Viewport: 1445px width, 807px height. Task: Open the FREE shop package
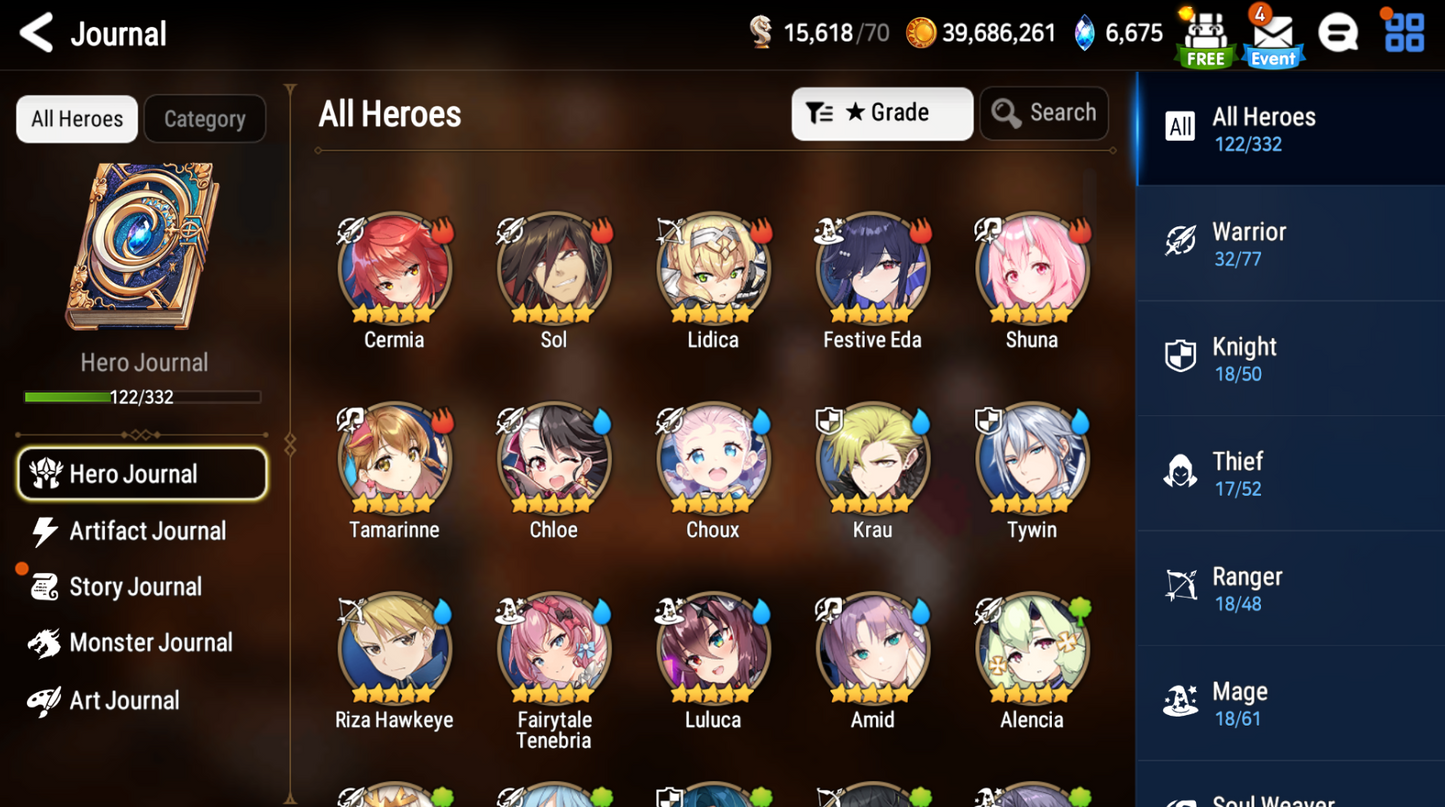point(1204,36)
